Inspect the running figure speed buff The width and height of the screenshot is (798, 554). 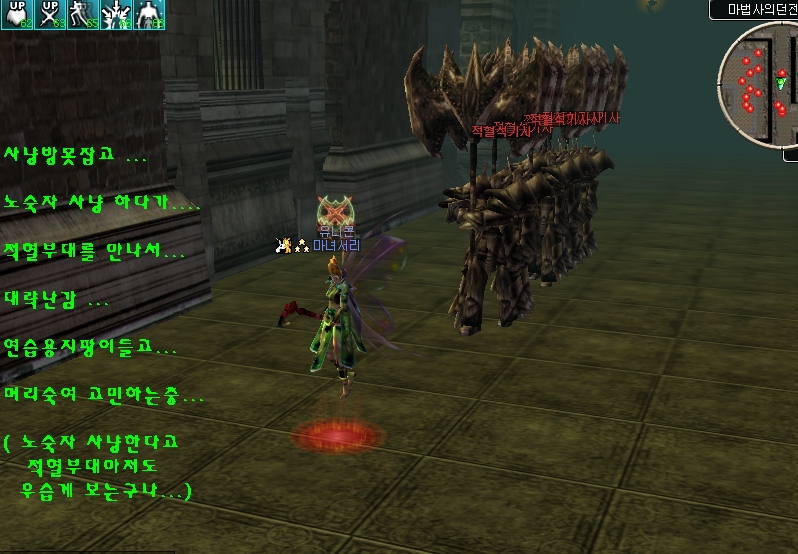(x=83, y=15)
